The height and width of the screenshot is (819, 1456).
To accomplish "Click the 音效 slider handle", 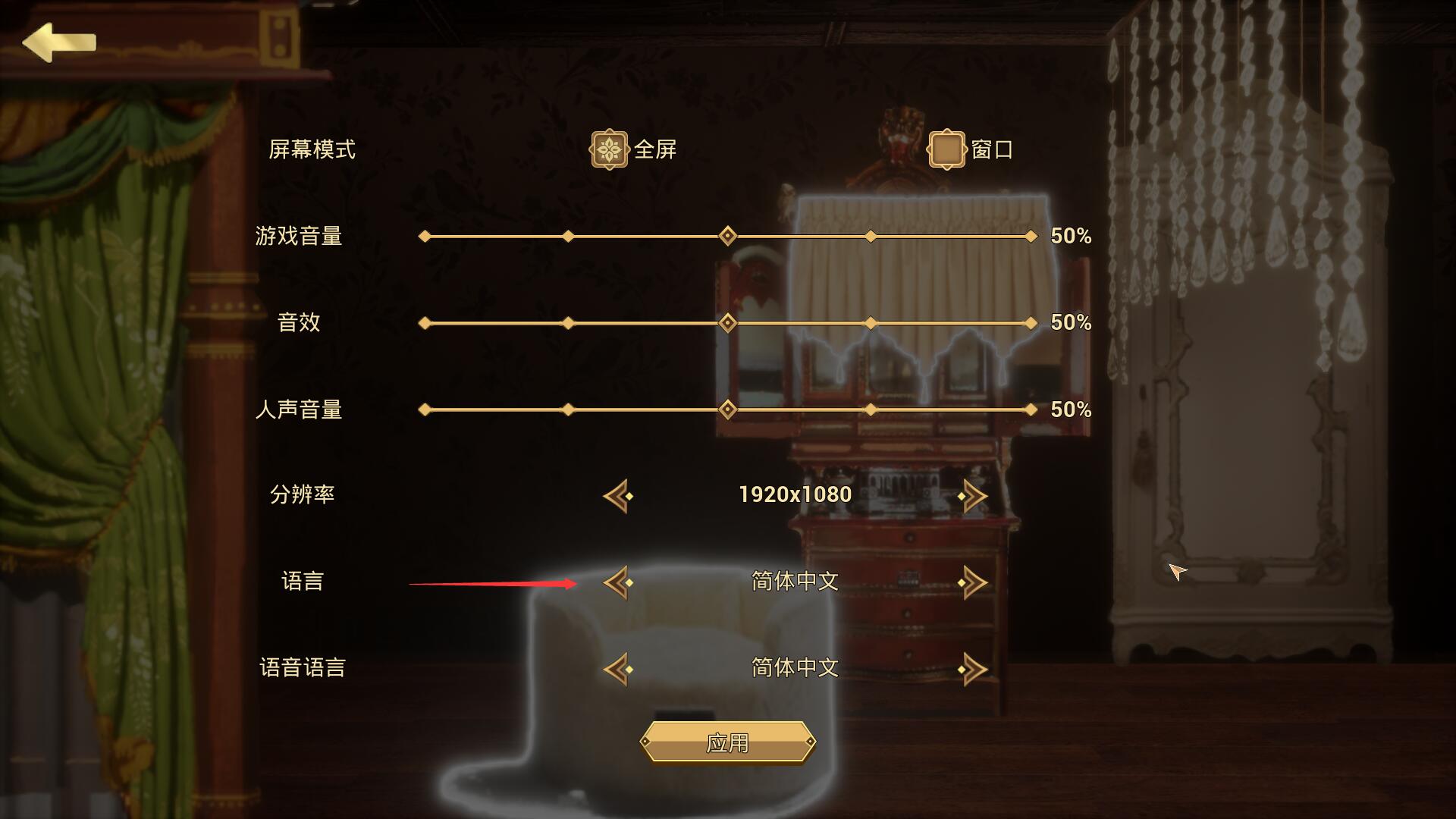I will 727,323.
